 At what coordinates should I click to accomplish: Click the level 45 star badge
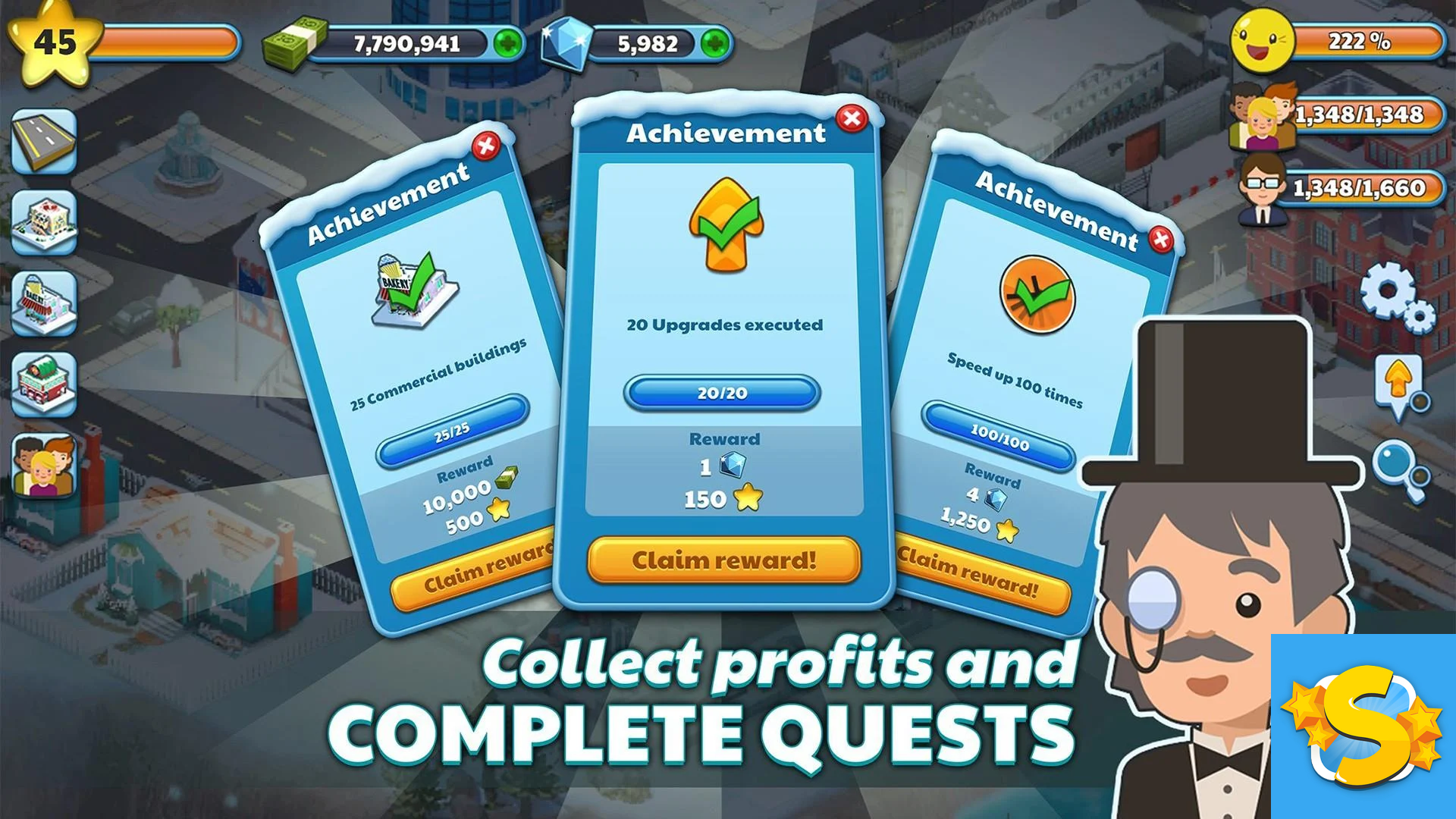(55, 43)
